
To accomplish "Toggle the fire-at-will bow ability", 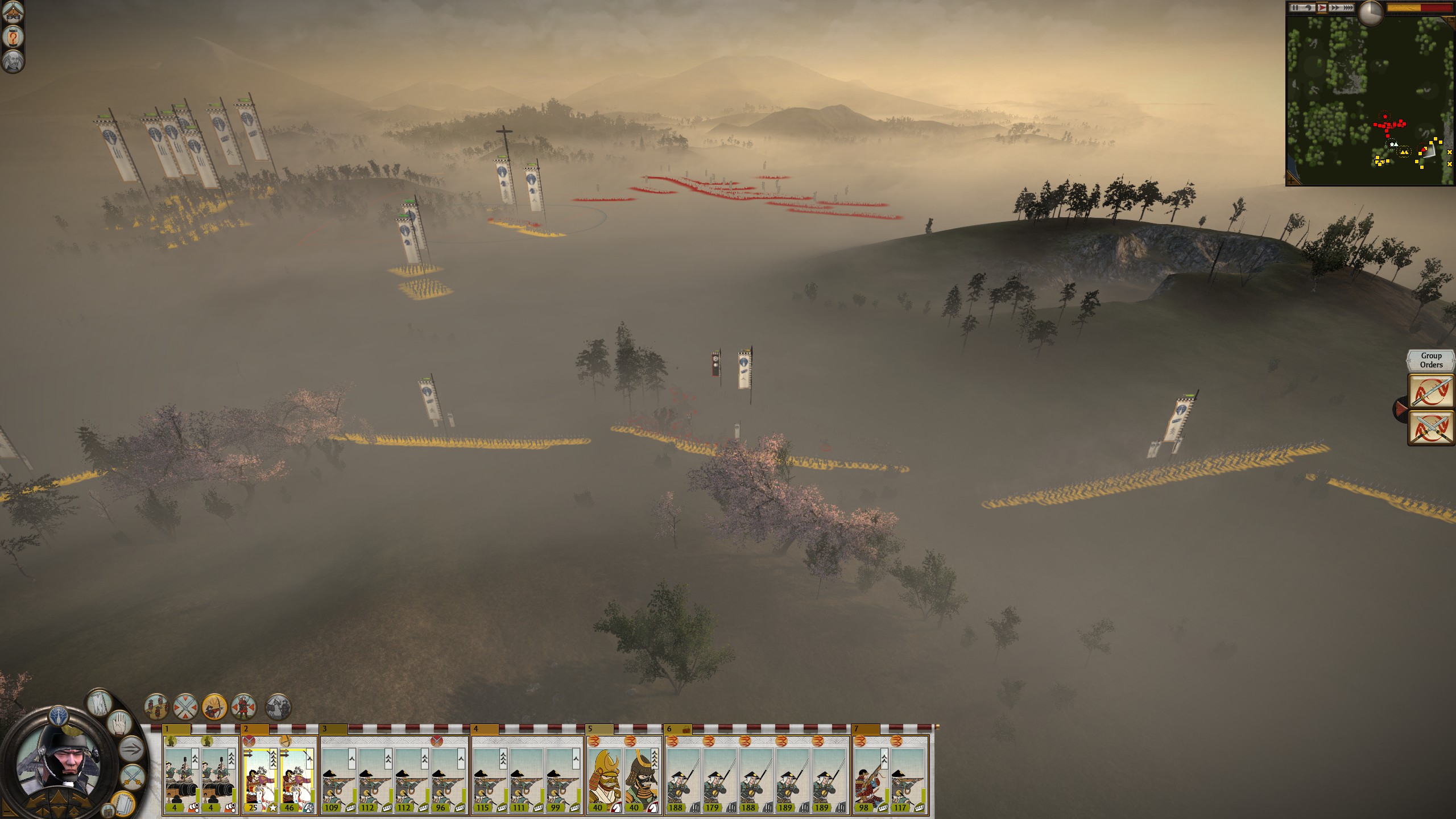I will click(214, 708).
